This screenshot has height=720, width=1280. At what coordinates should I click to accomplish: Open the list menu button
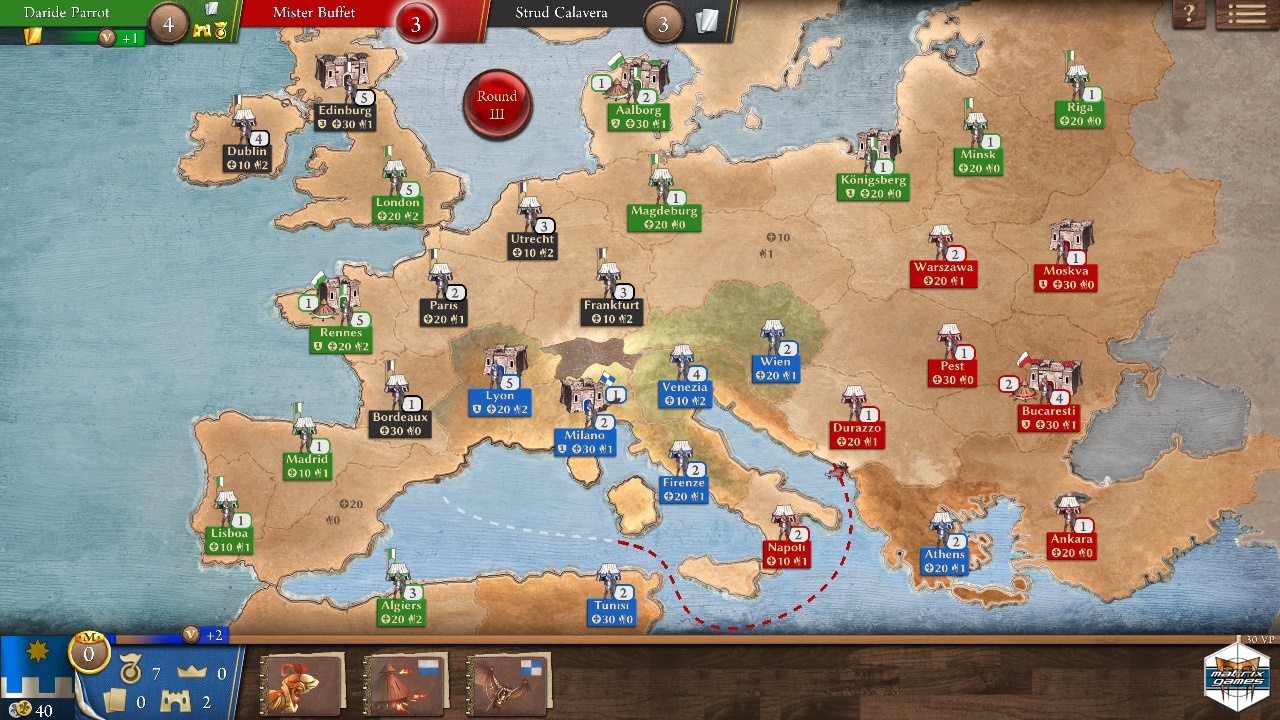point(1246,15)
